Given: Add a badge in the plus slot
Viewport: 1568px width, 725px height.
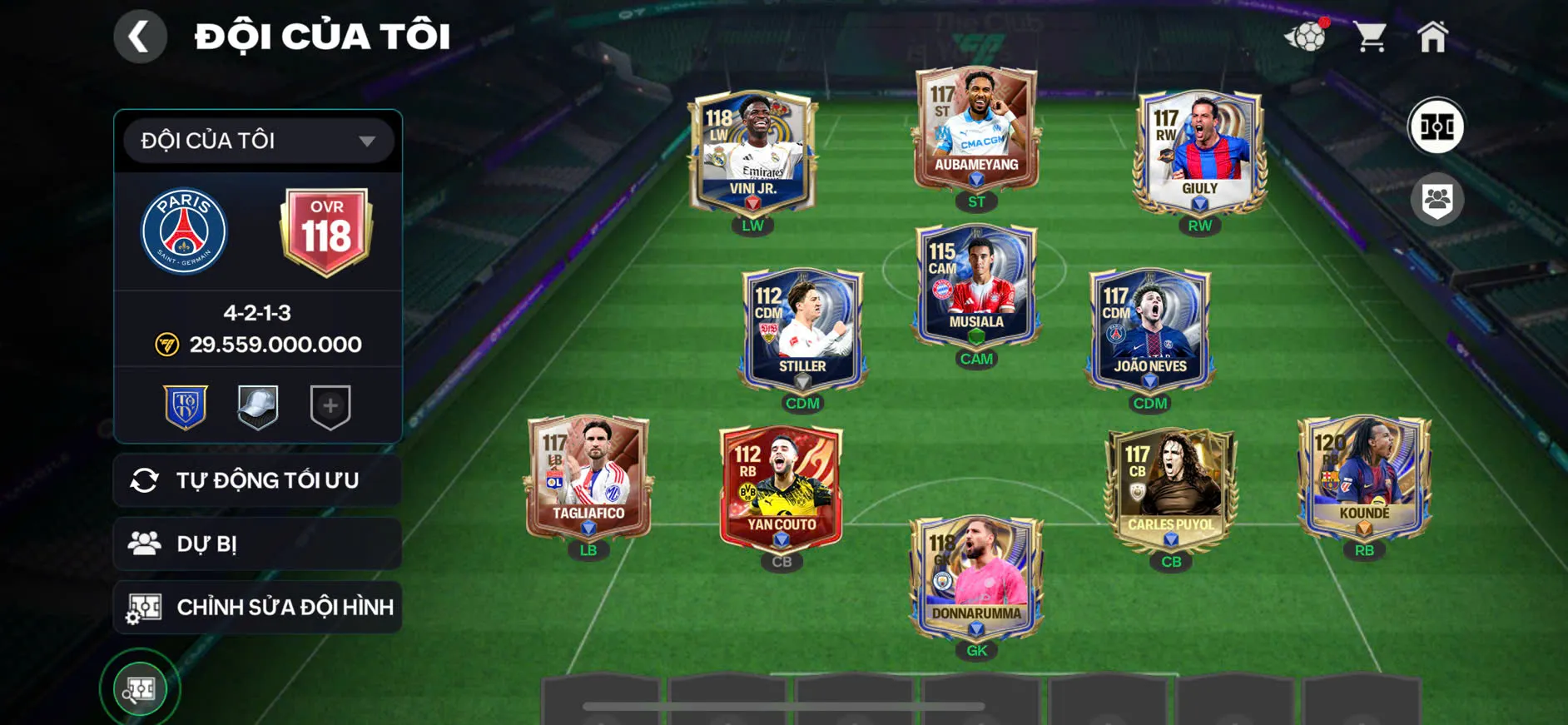Looking at the screenshot, I should click(x=330, y=406).
